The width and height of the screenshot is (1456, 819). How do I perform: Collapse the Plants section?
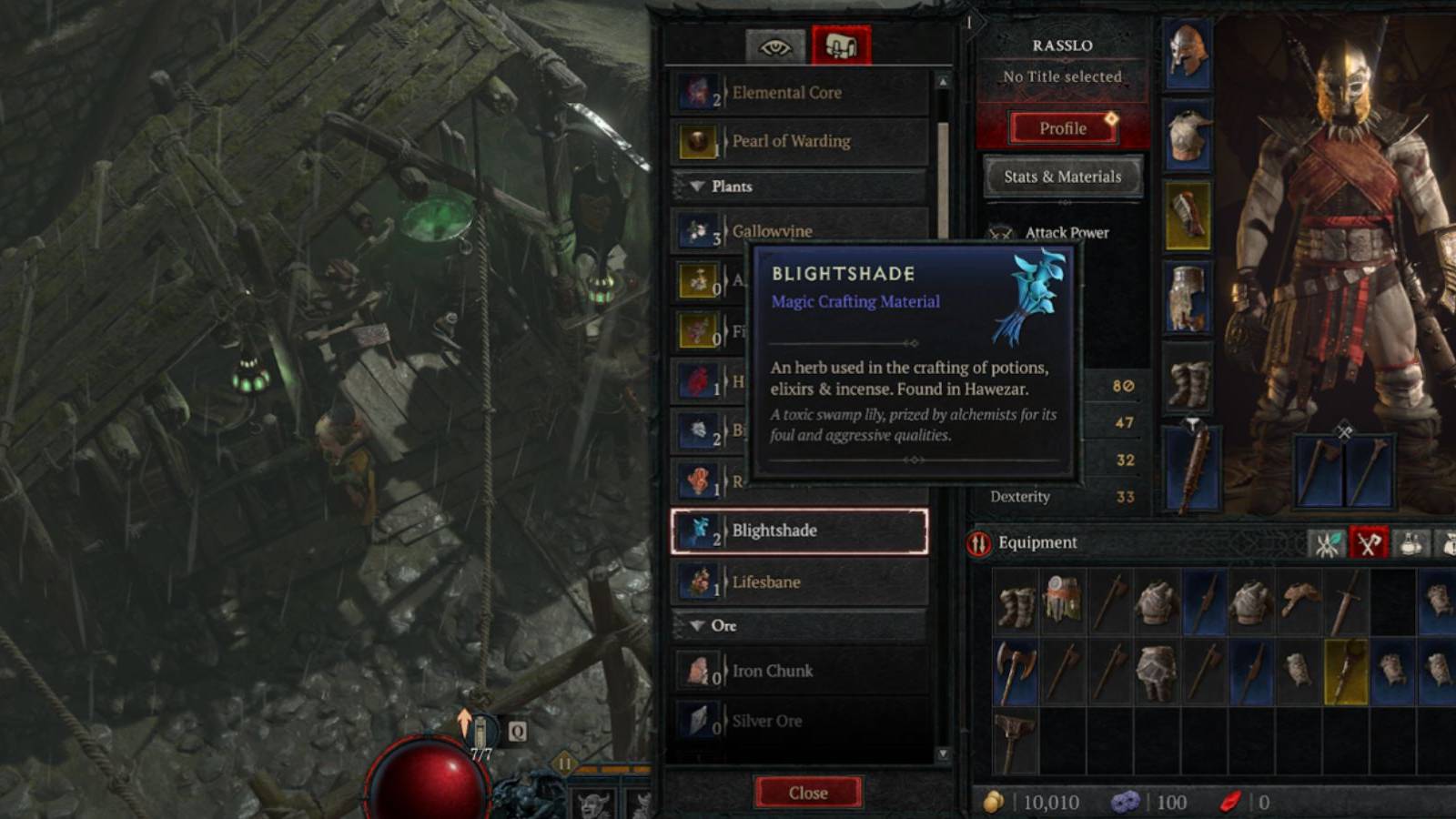click(696, 187)
